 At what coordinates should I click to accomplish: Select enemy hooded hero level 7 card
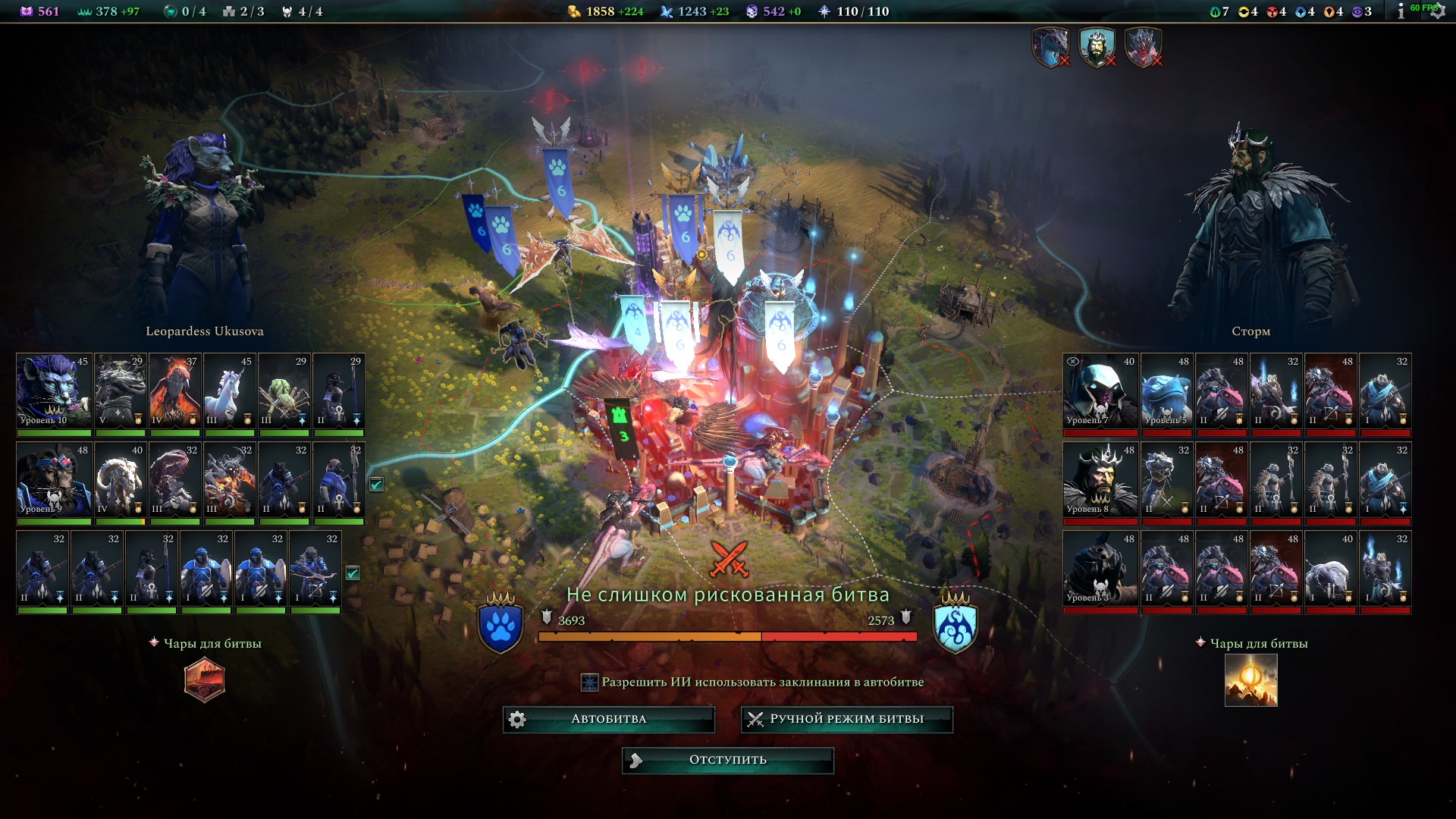click(x=1100, y=391)
